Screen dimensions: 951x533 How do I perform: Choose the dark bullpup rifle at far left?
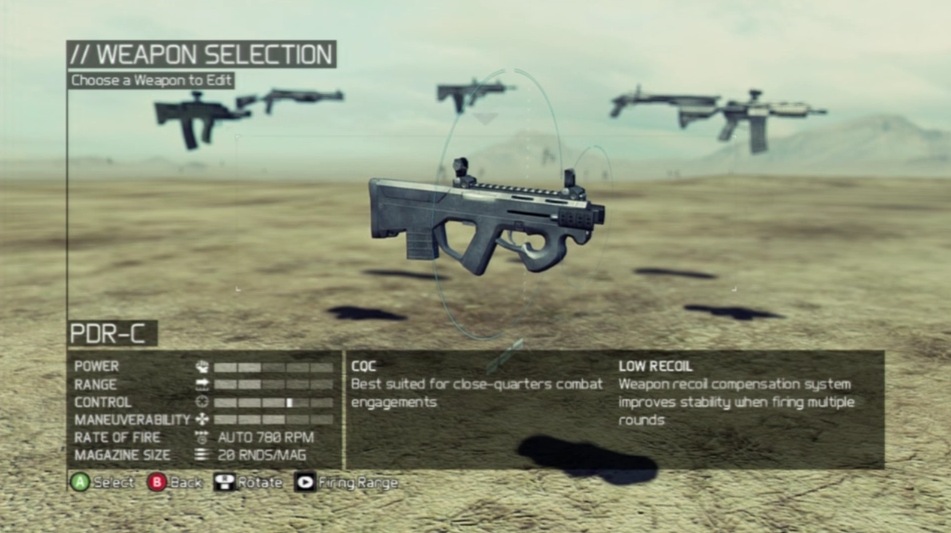pos(198,116)
